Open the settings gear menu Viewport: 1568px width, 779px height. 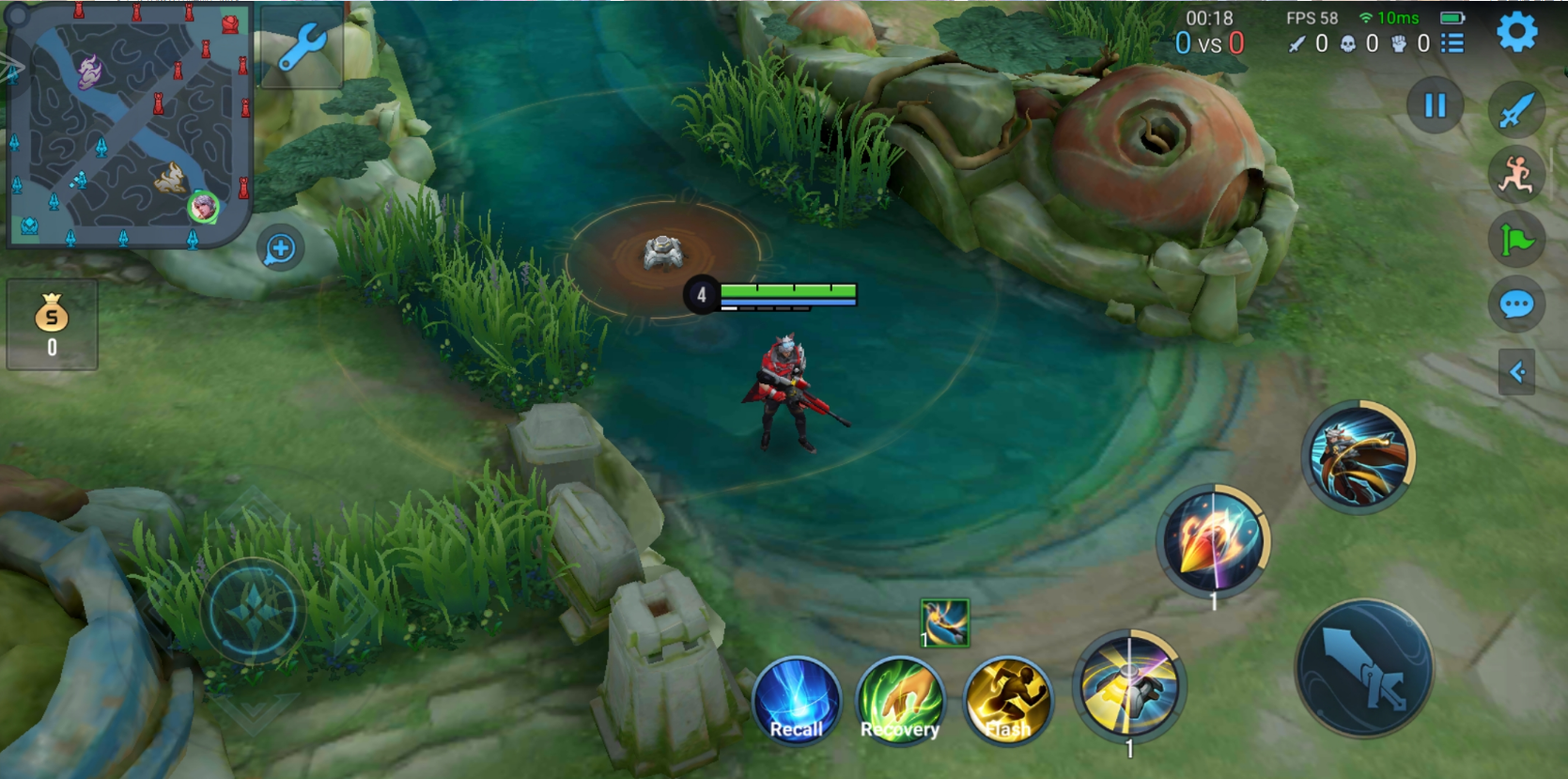click(x=1515, y=33)
